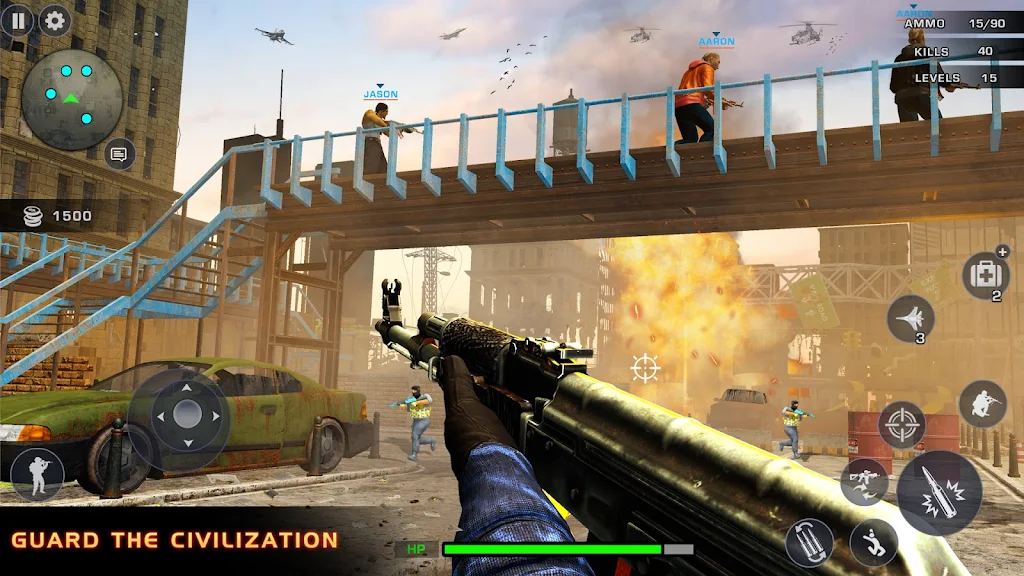Open the gear settings menu
Screen dimensions: 1024x576
[54, 20]
